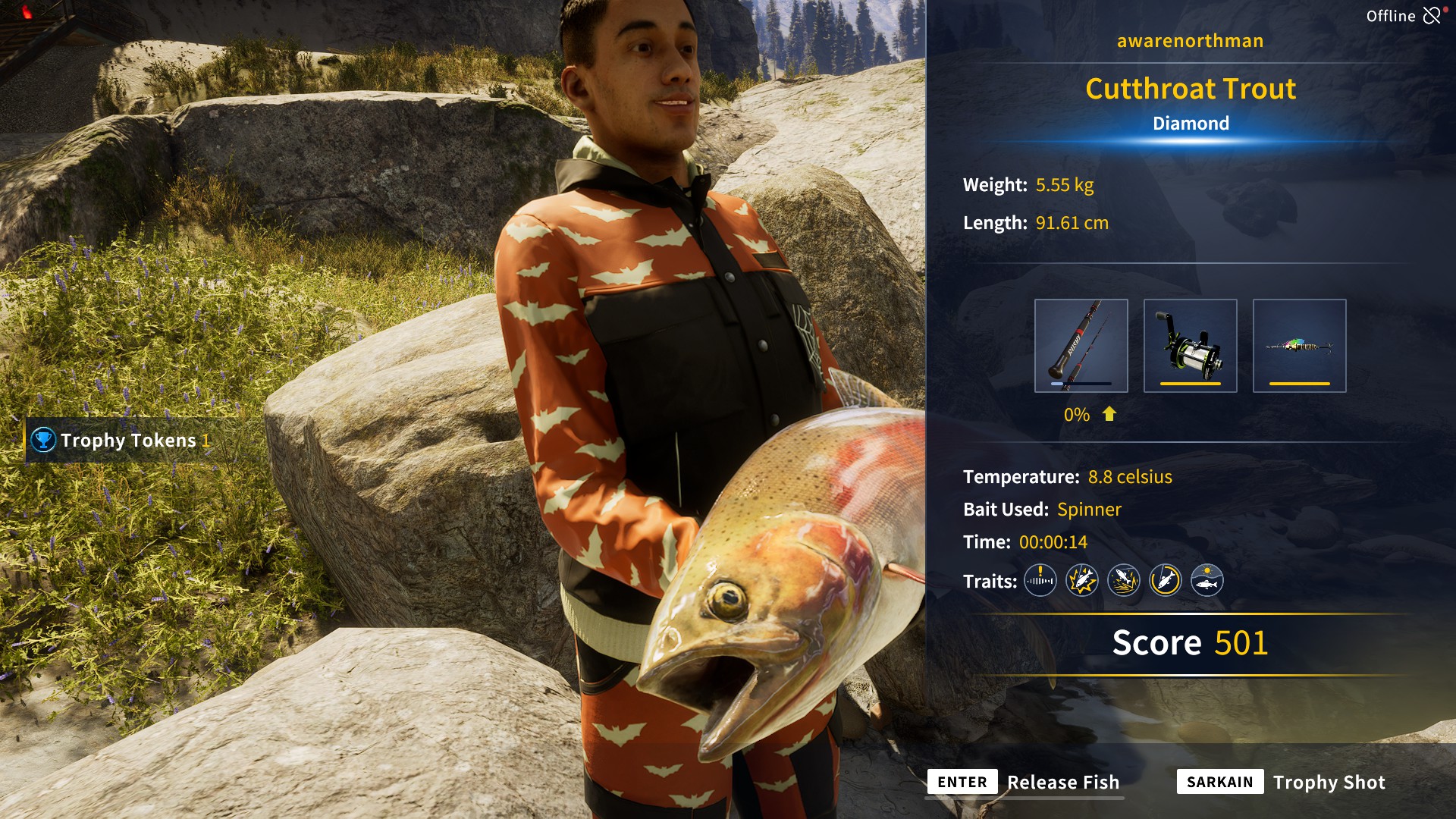Image resolution: width=1456 pixels, height=819 pixels.
Task: Click the hooked fish circle trait icon
Action: pyautogui.click(x=1166, y=580)
